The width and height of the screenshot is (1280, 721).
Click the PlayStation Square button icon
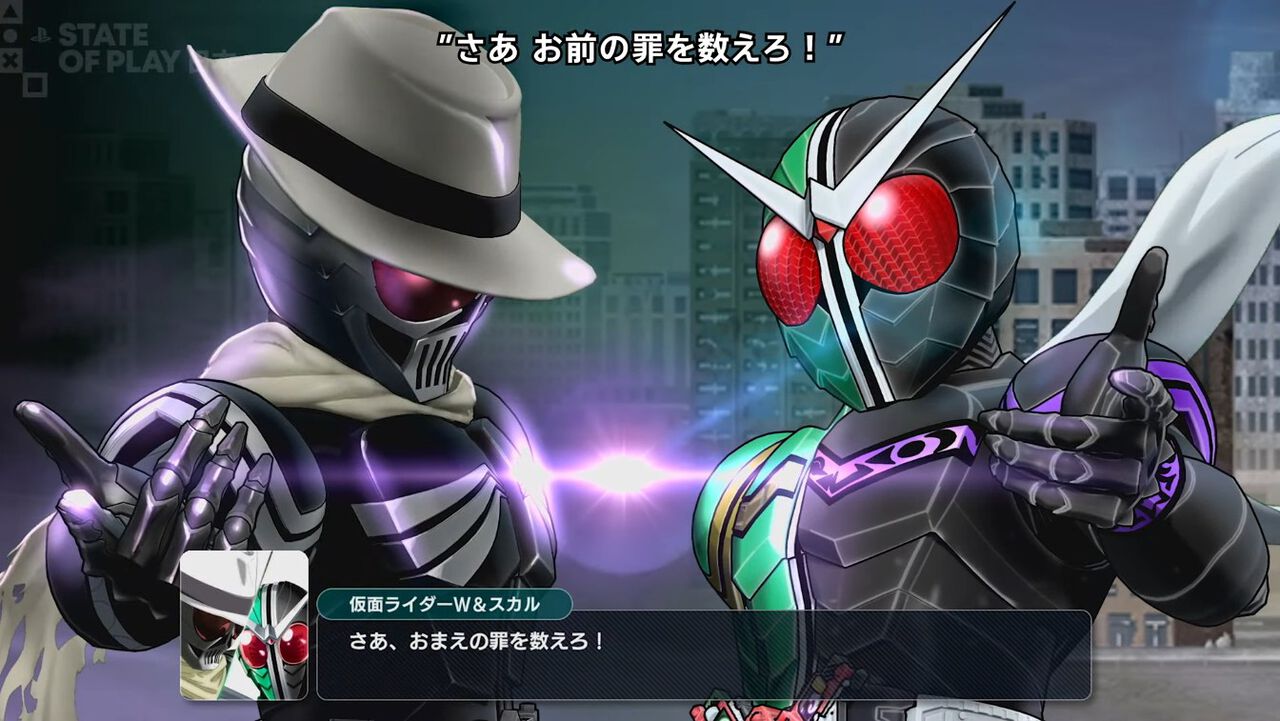[x=35, y=85]
